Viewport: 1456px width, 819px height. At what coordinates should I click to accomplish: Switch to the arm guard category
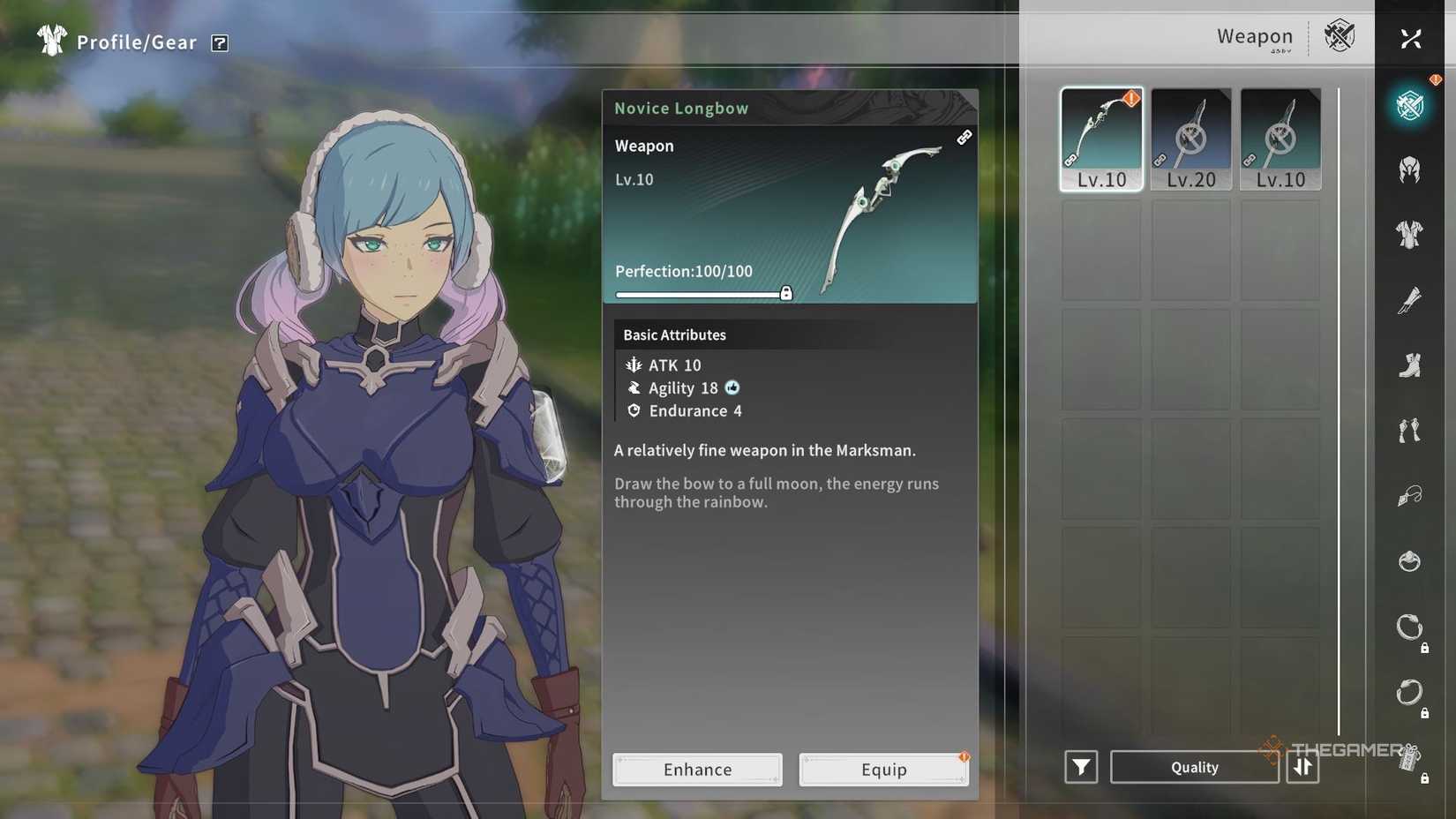pyautogui.click(x=1409, y=300)
